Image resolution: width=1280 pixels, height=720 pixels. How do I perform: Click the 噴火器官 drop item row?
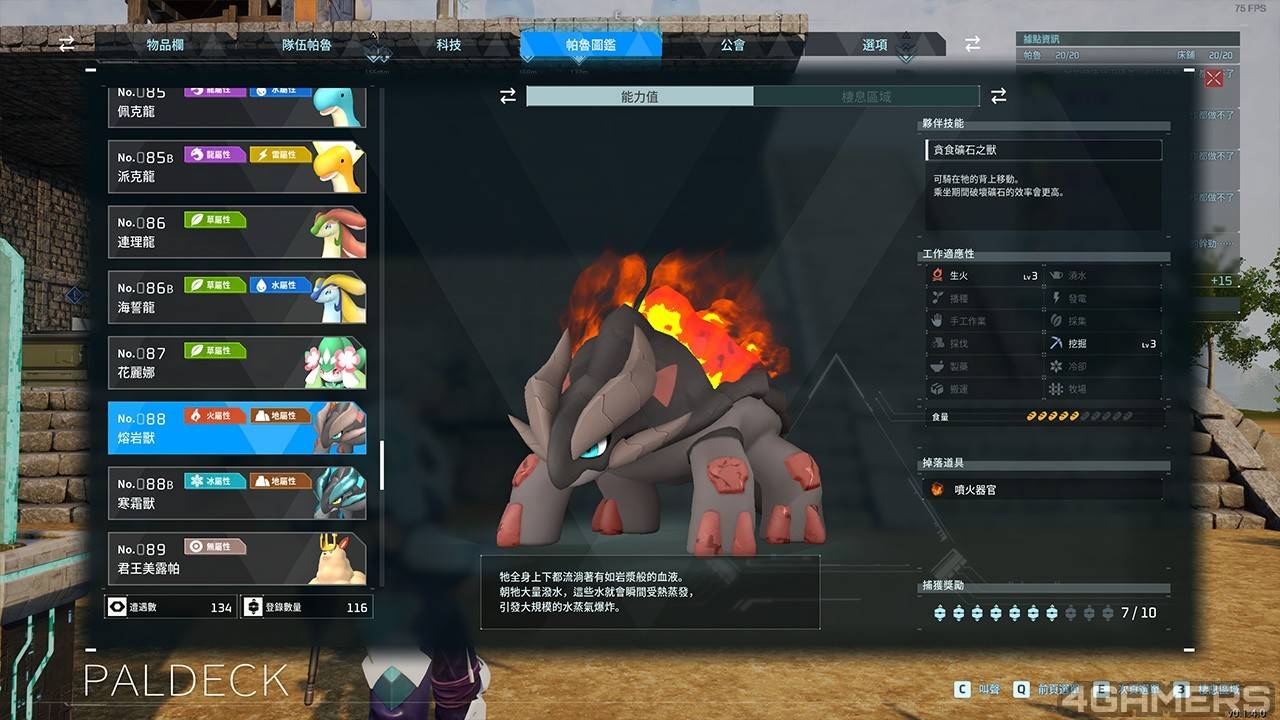pos(1043,489)
